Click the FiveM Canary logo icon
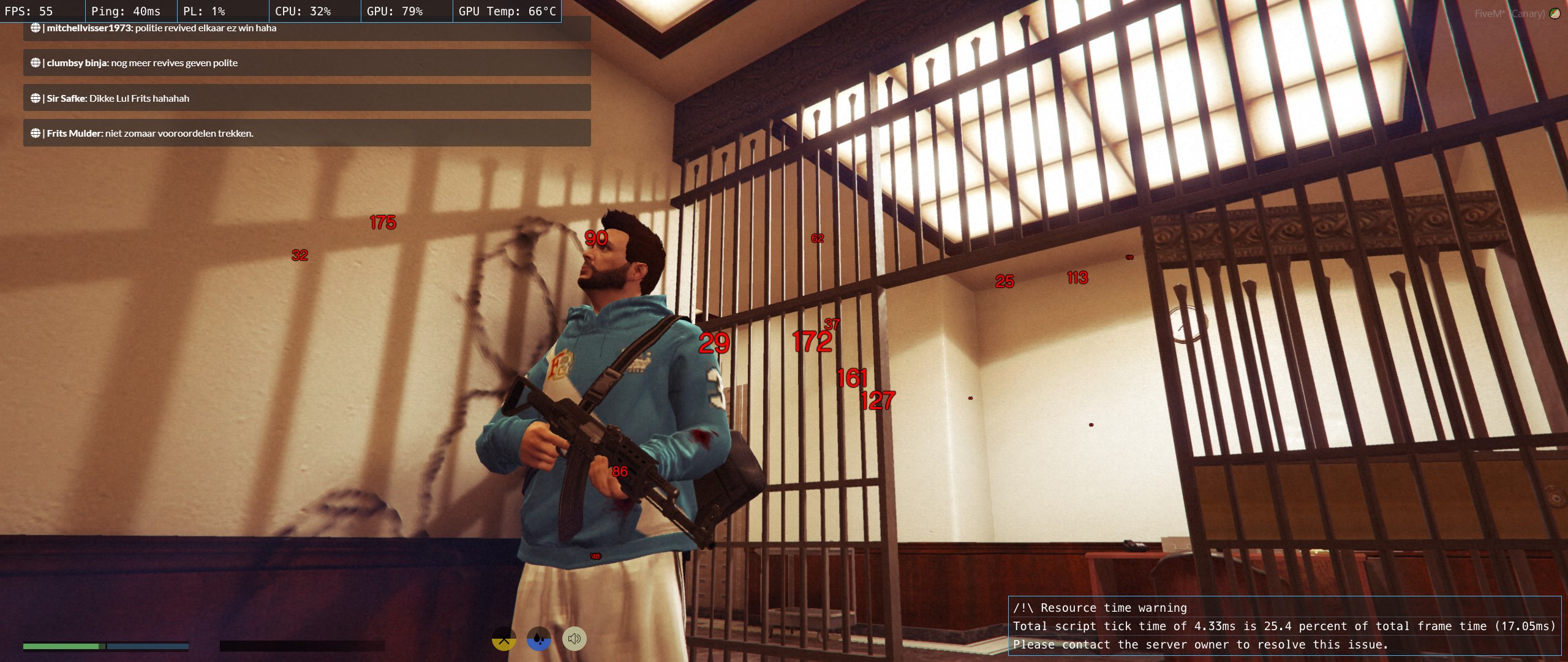1568x662 pixels. (1555, 13)
